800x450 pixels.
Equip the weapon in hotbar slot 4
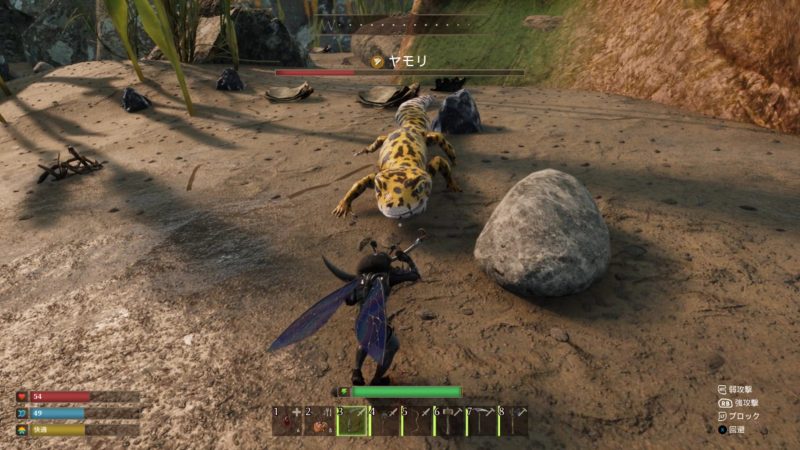[384, 421]
